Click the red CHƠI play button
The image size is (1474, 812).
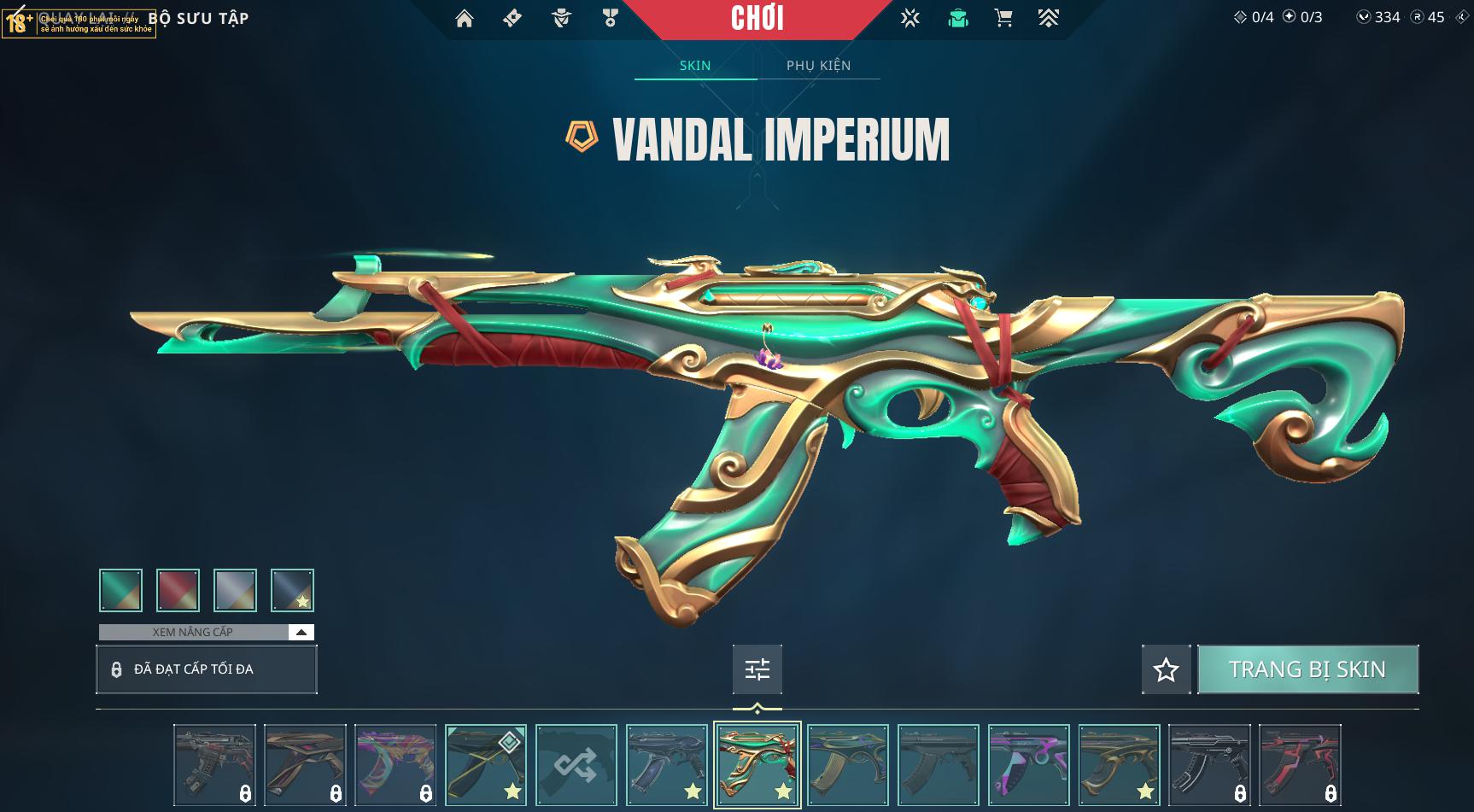pyautogui.click(x=757, y=19)
